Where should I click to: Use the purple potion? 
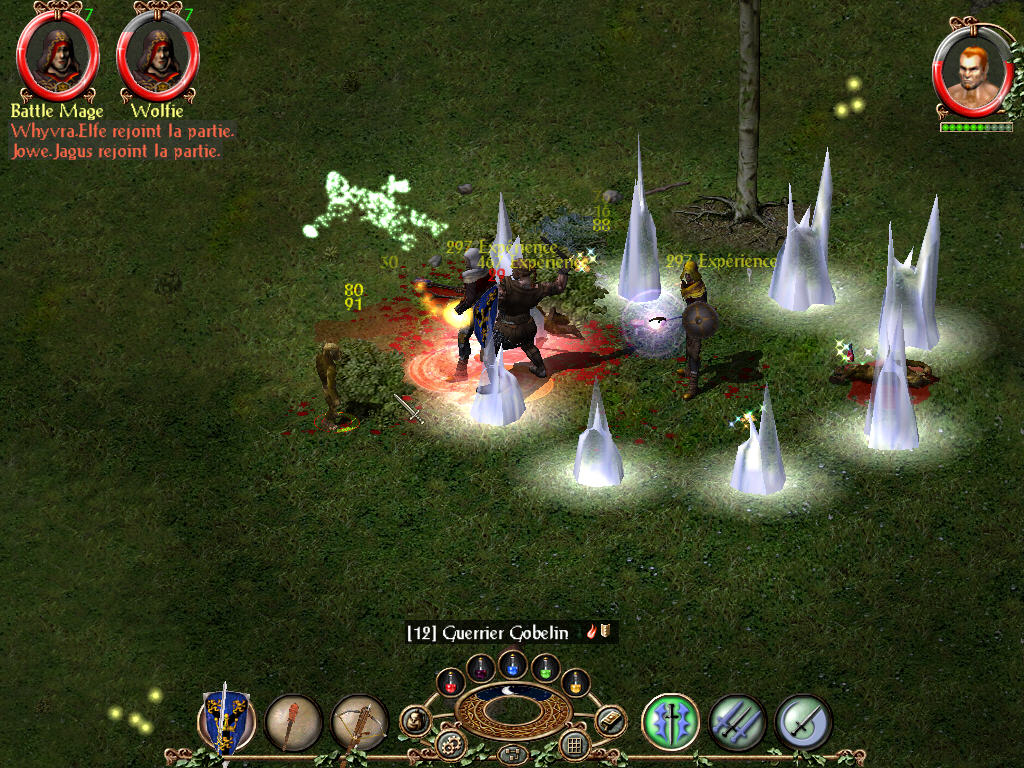tap(481, 667)
